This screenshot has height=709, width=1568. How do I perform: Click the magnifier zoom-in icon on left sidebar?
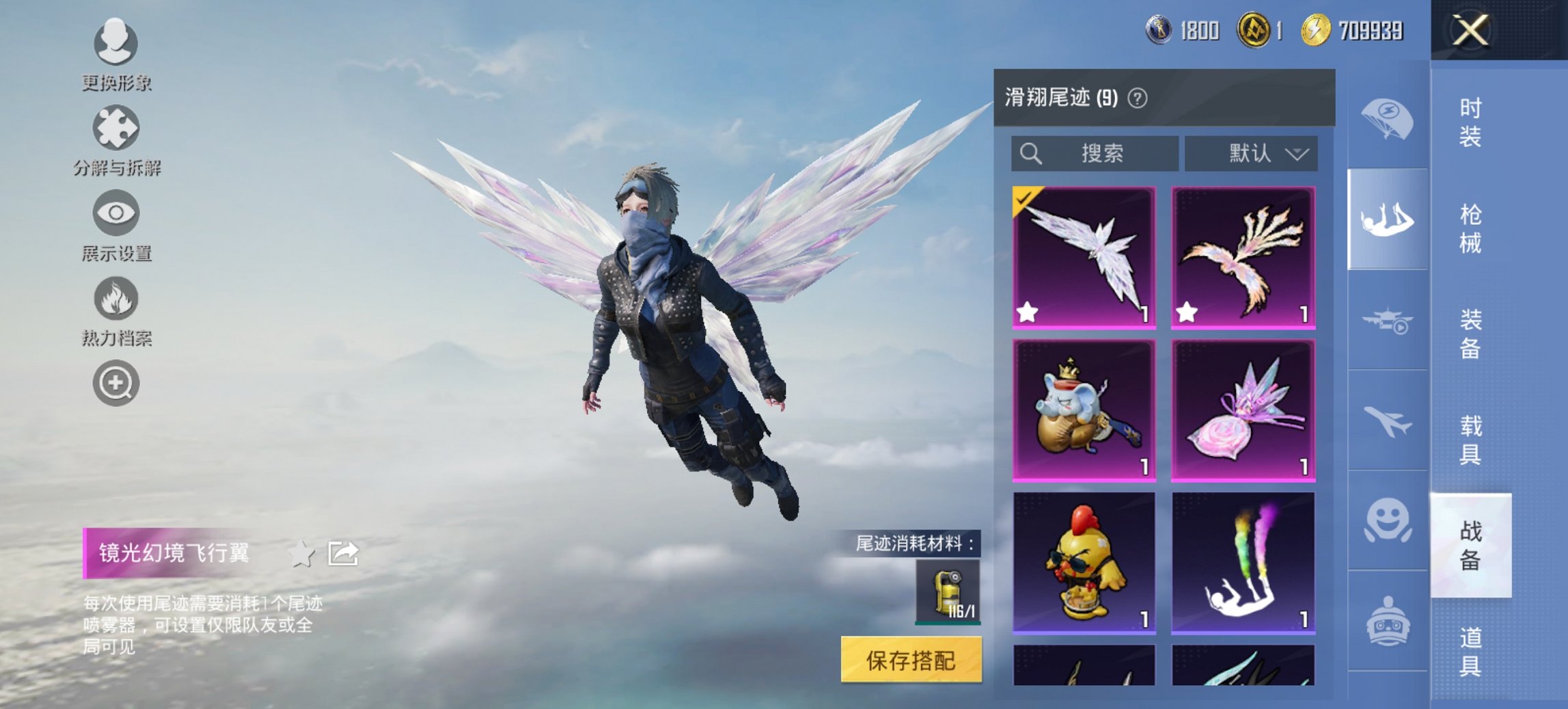115,383
